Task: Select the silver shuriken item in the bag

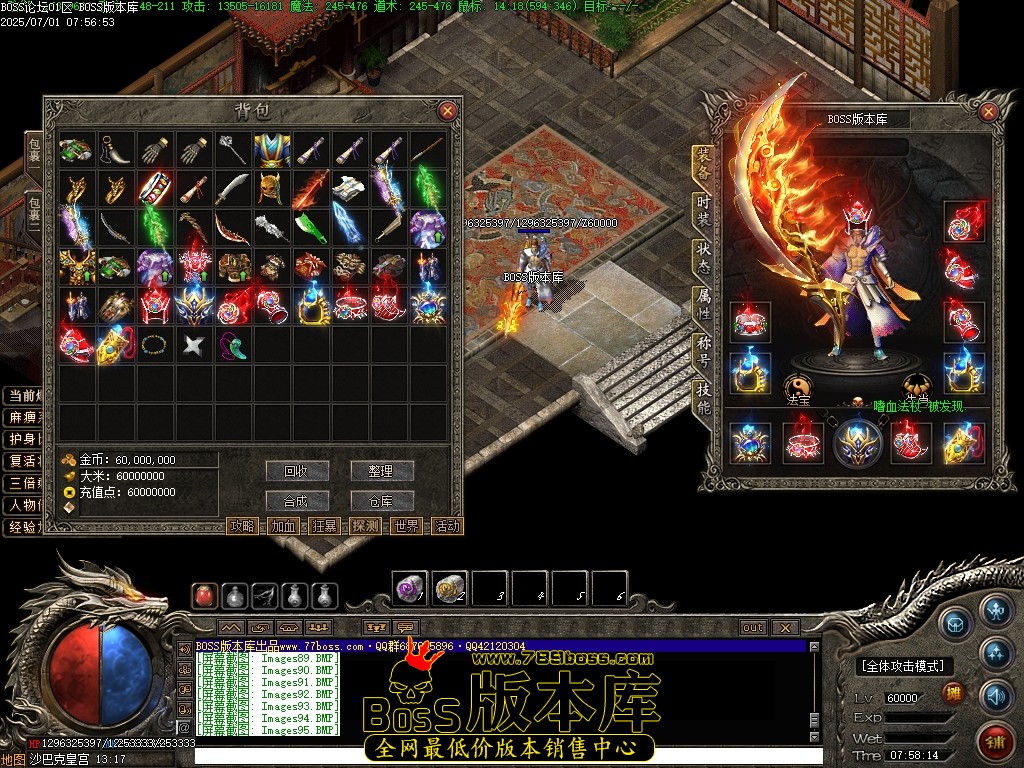Action: pos(192,346)
